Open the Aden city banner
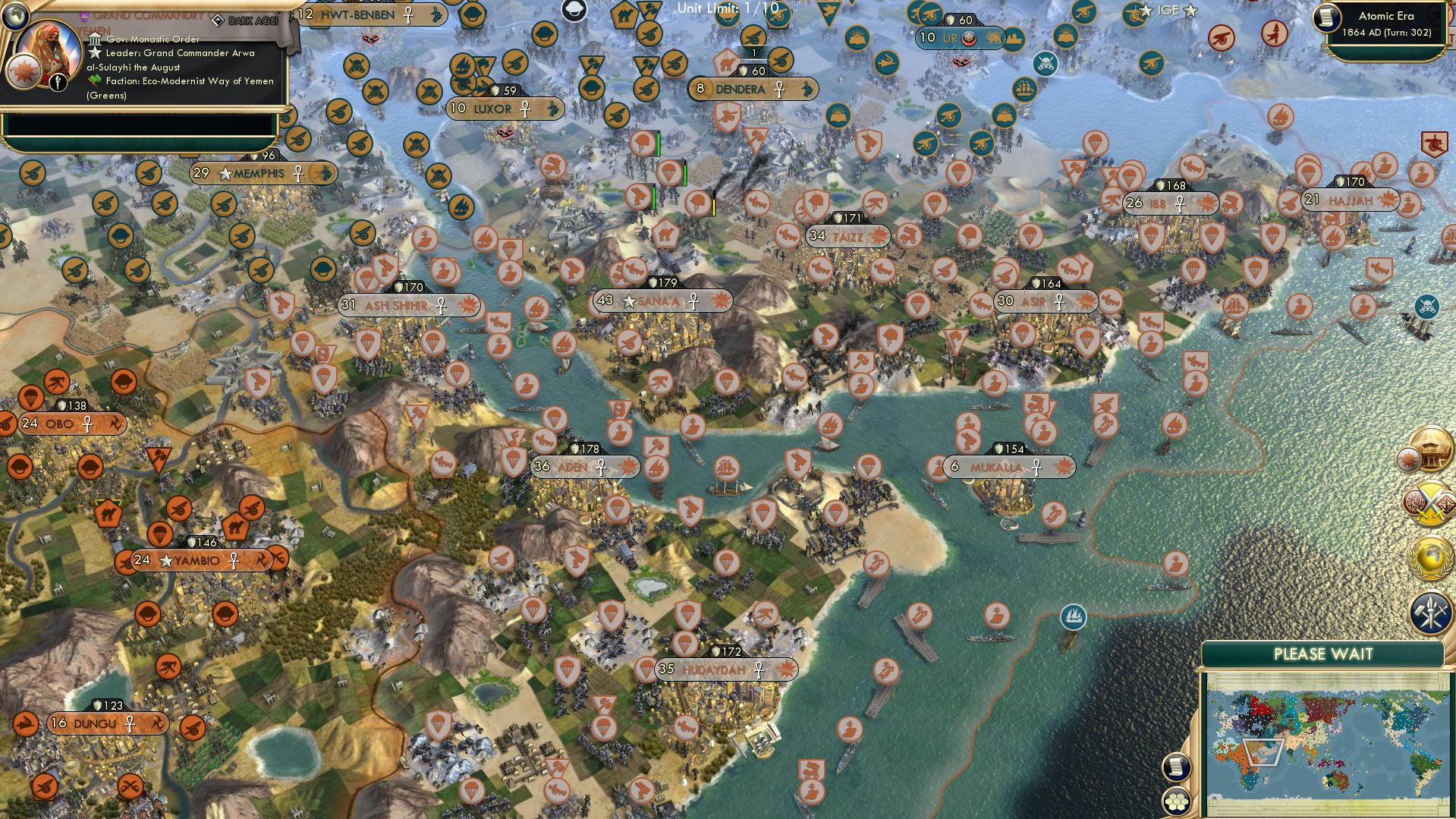Image resolution: width=1456 pixels, height=819 pixels. coord(583,468)
